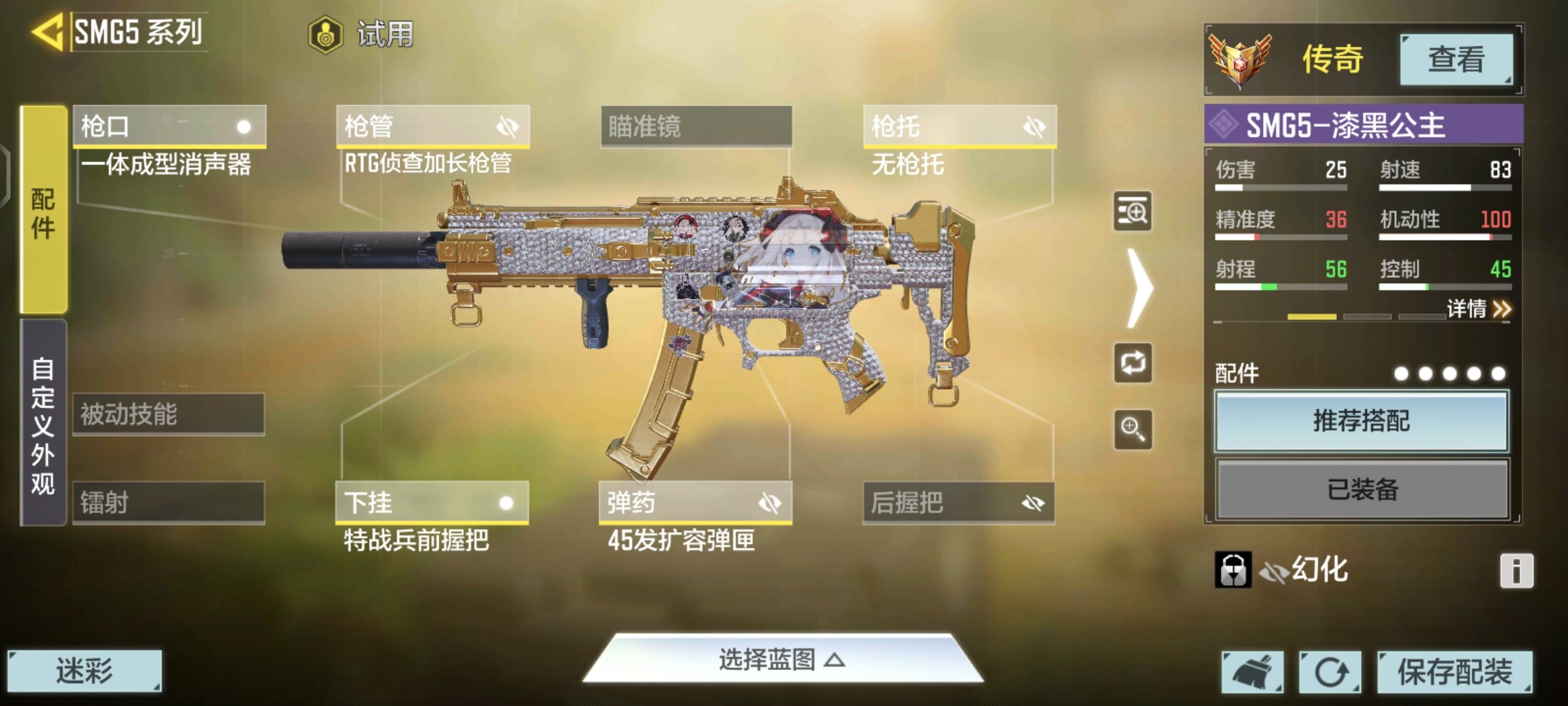The image size is (1568, 706).
Task: Open the 下挂 underbarrel slot
Action: pyautogui.click(x=432, y=502)
